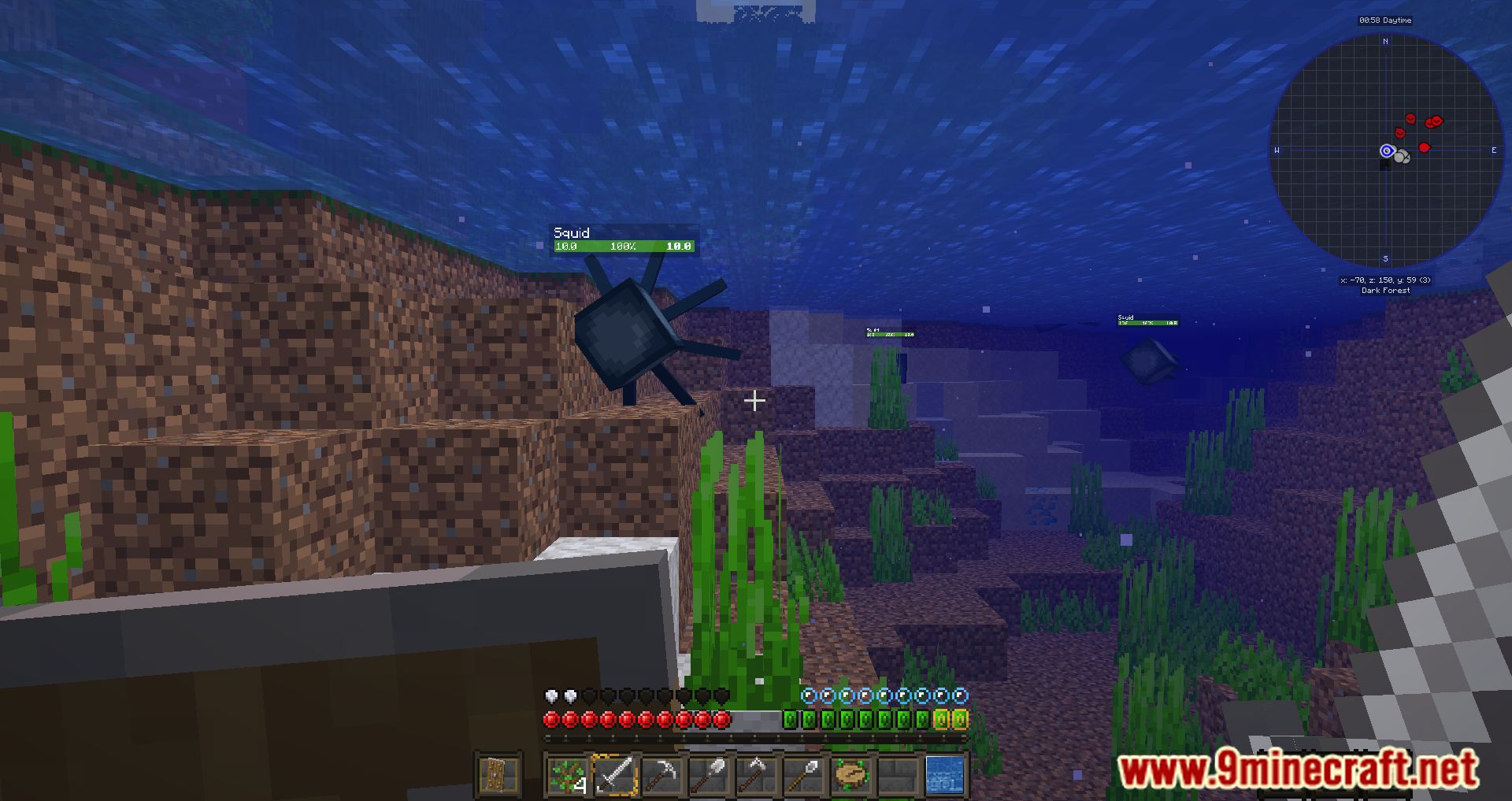Select the blue map item in the last hotbar slot
This screenshot has height=801, width=1512.
click(945, 774)
